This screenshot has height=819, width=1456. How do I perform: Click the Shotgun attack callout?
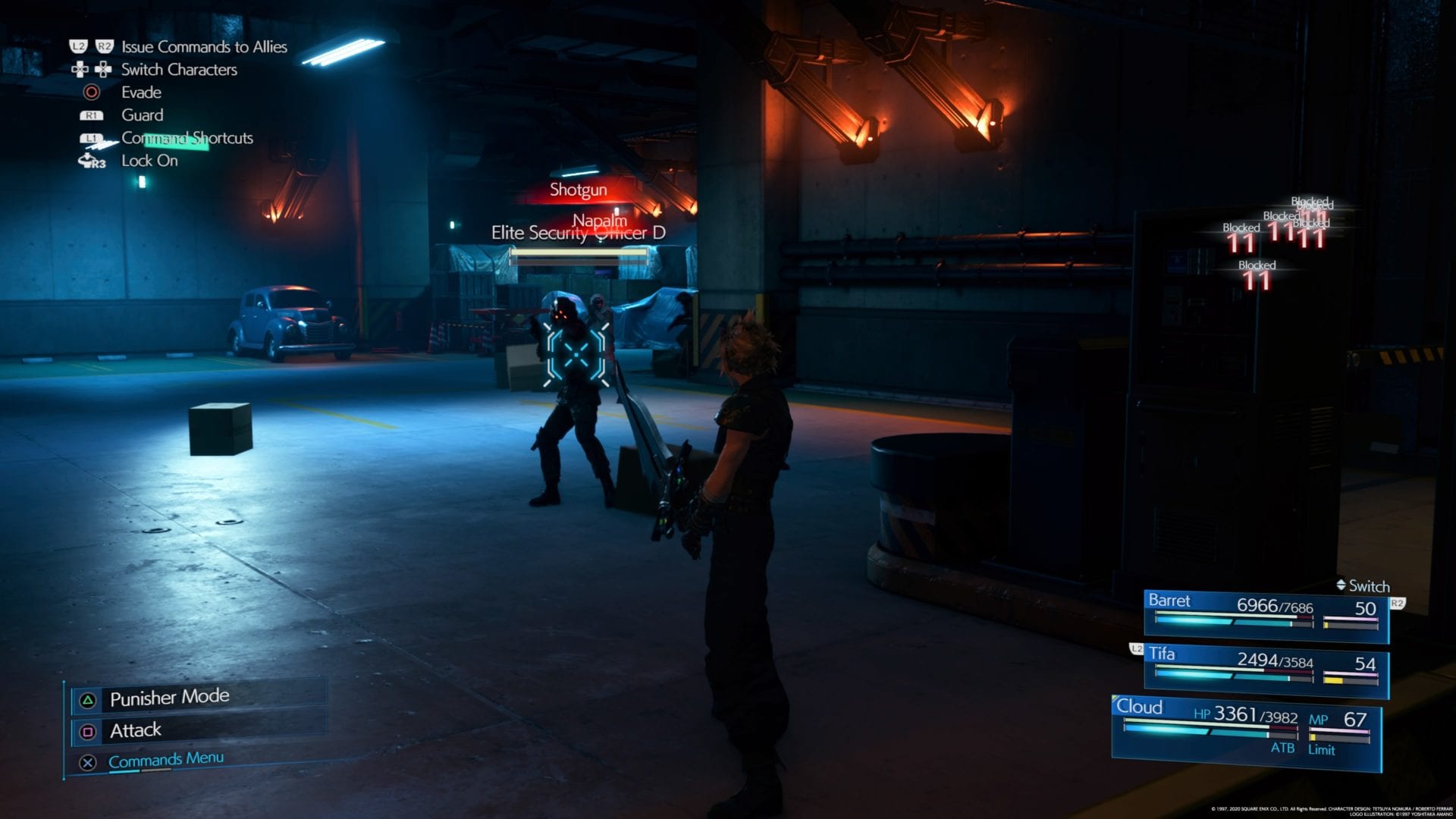click(579, 189)
